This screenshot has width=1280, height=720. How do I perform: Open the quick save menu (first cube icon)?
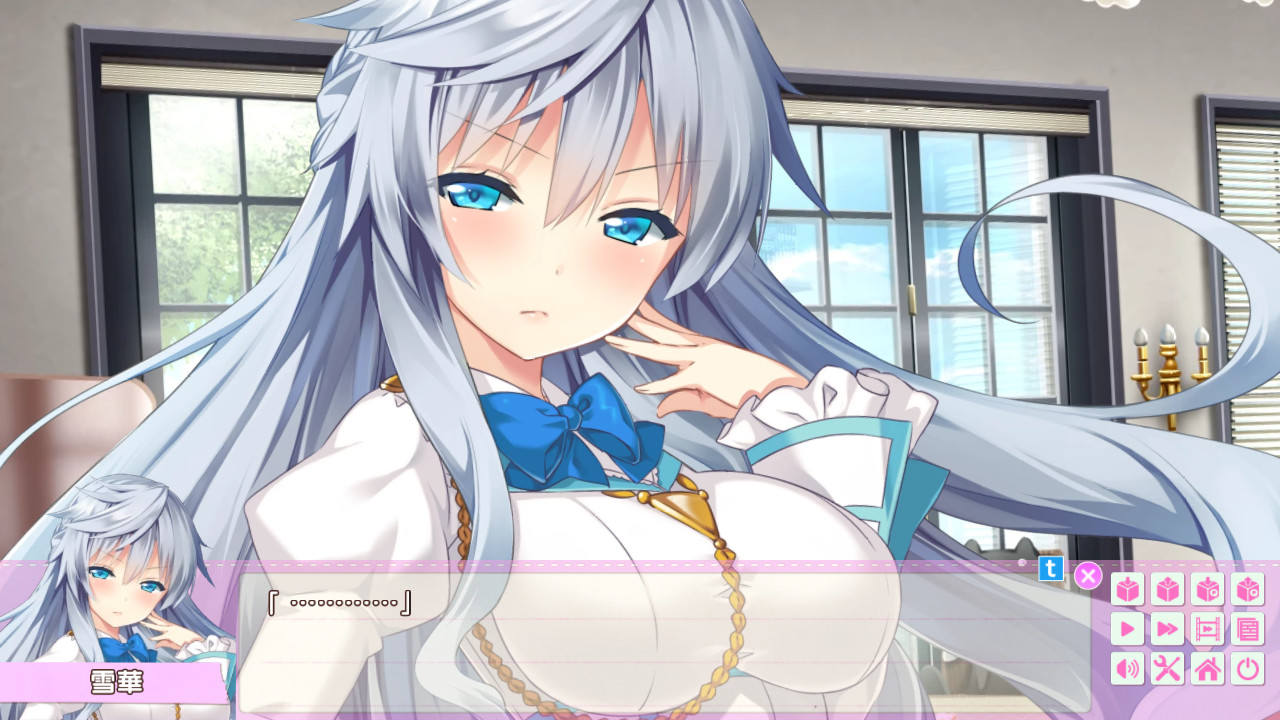click(x=1126, y=588)
